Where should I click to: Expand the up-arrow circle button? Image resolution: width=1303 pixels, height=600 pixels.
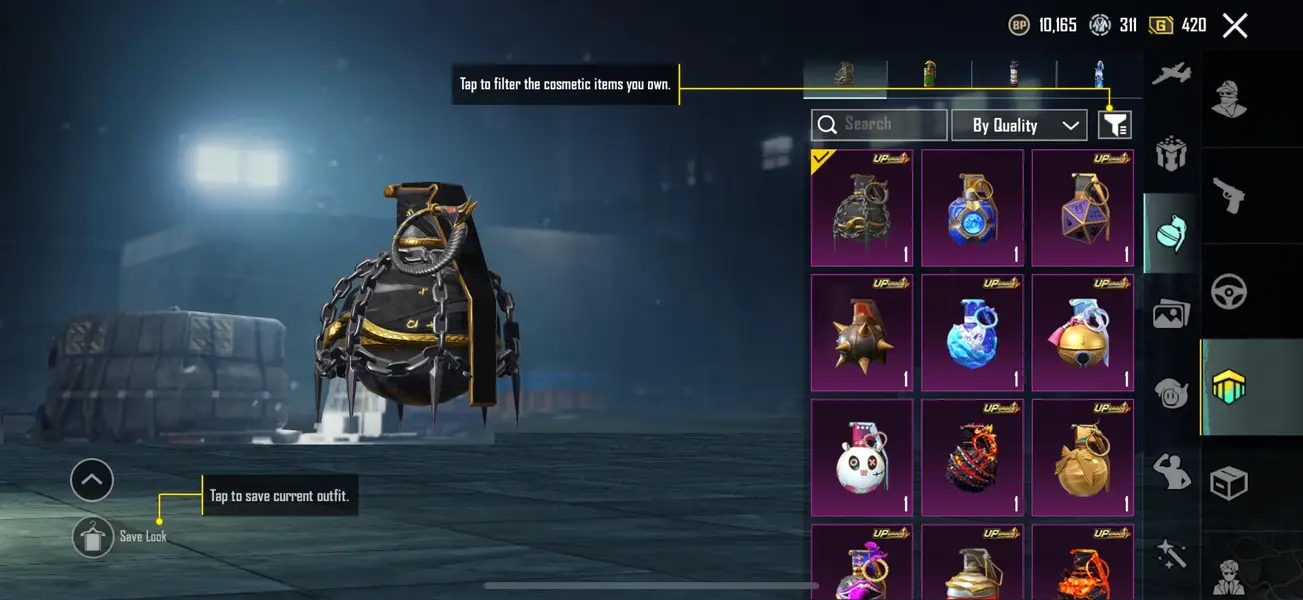click(92, 481)
